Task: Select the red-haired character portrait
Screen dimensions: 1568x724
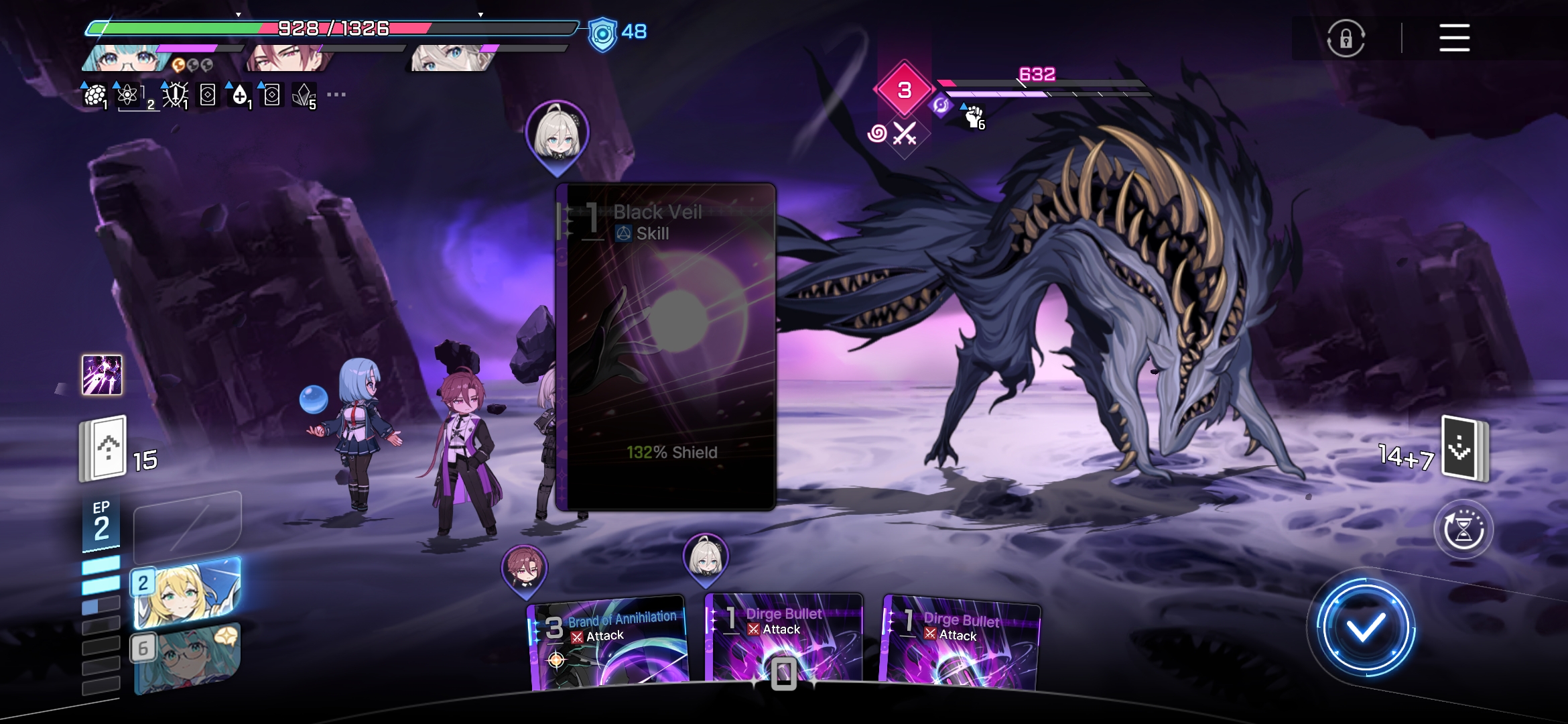Action: [x=288, y=59]
